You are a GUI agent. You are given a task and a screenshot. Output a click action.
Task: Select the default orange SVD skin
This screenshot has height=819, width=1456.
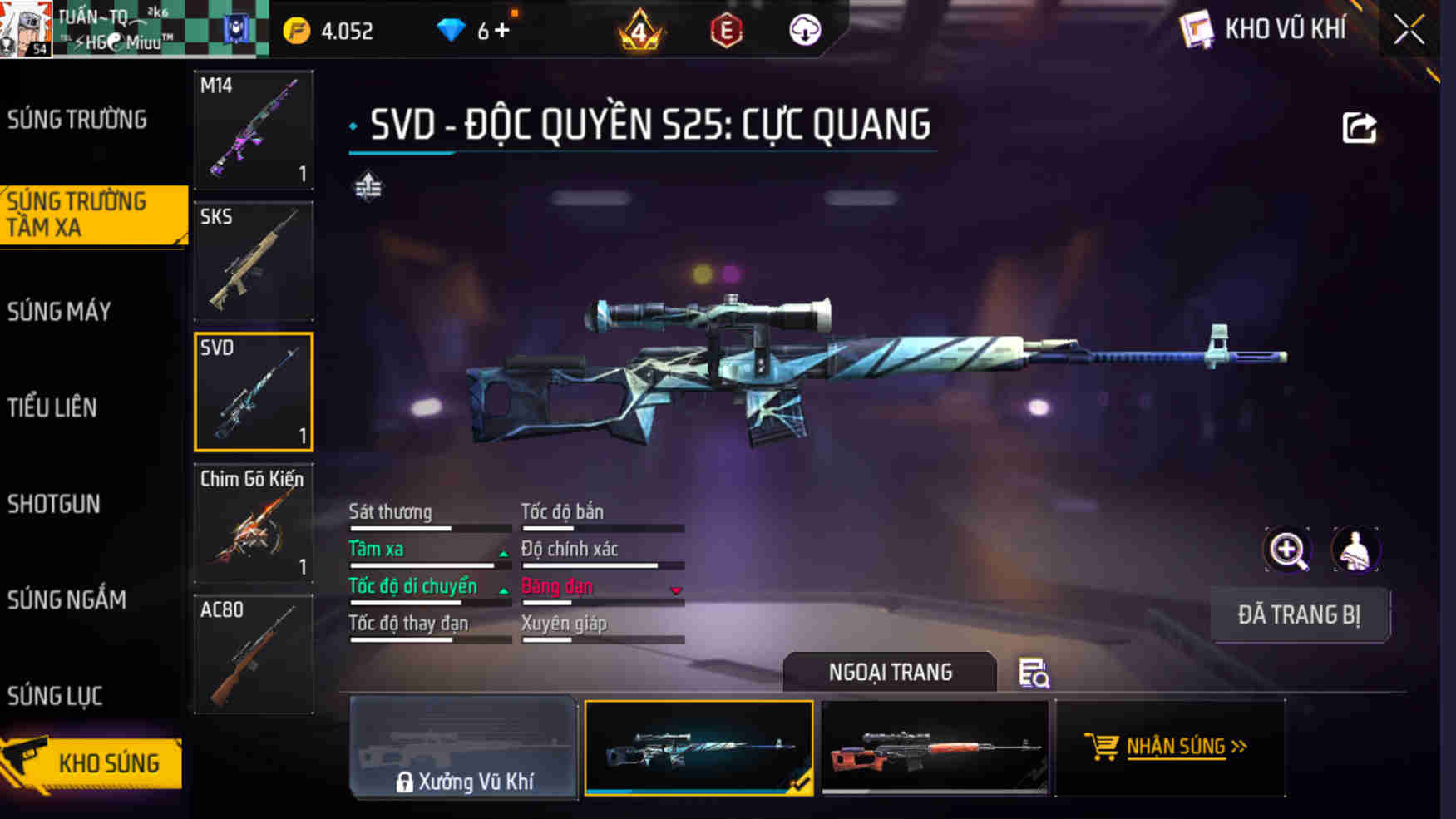coord(933,749)
